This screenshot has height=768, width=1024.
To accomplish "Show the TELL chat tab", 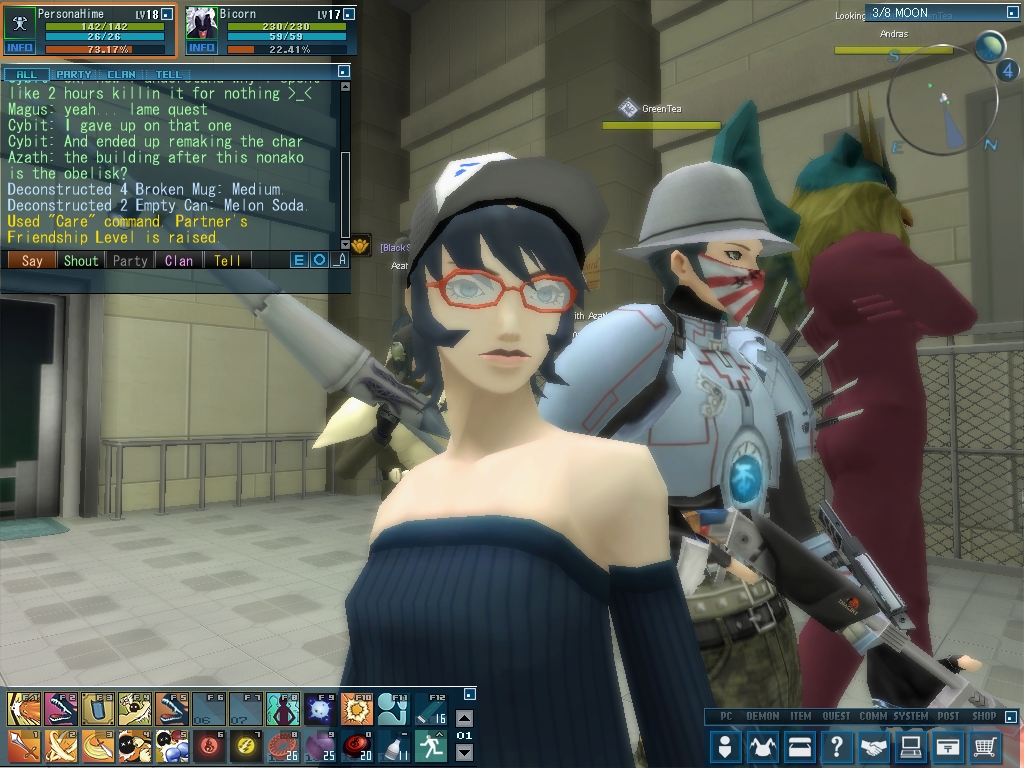I will pyautogui.click(x=169, y=74).
